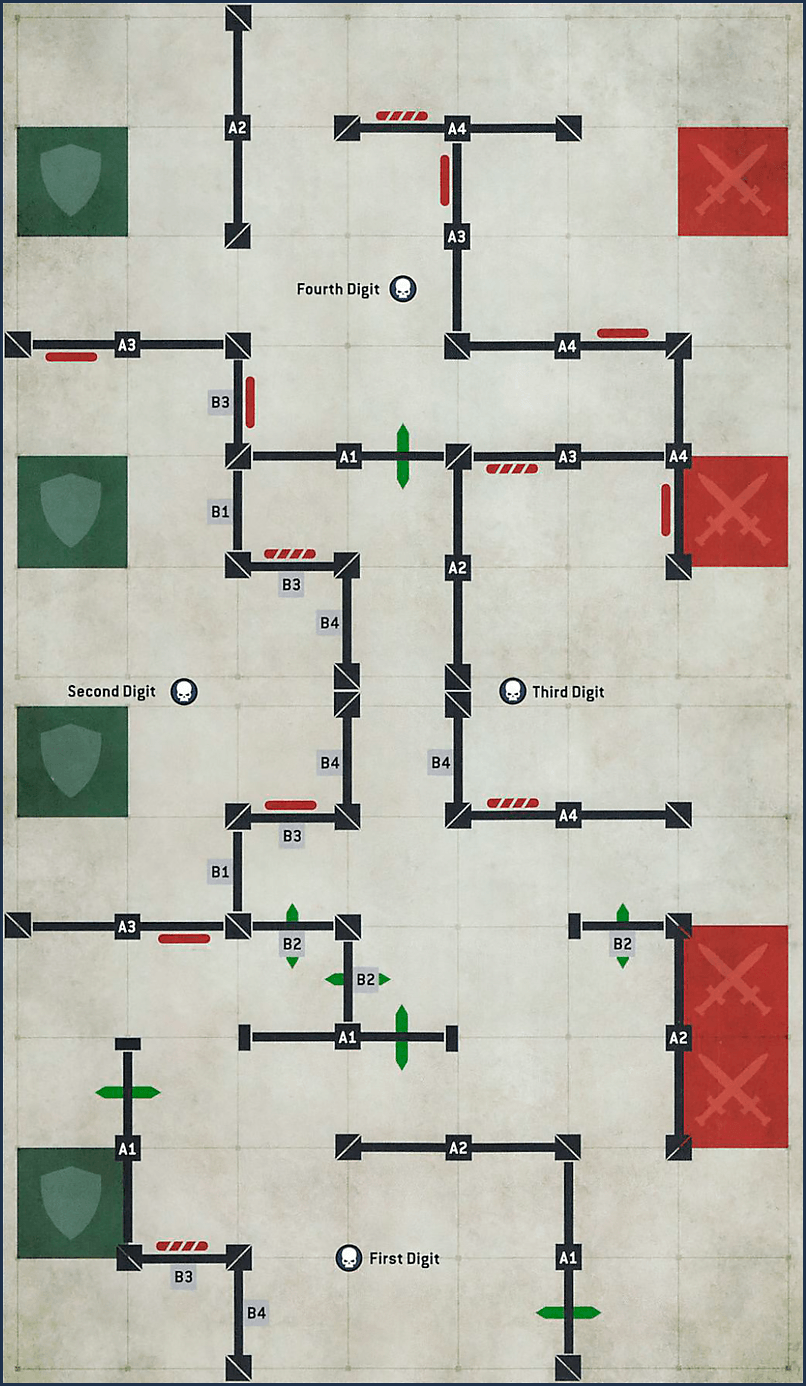The height and width of the screenshot is (1386, 806).
Task: Choose the Third Digit skull objective marker
Action: [512, 691]
